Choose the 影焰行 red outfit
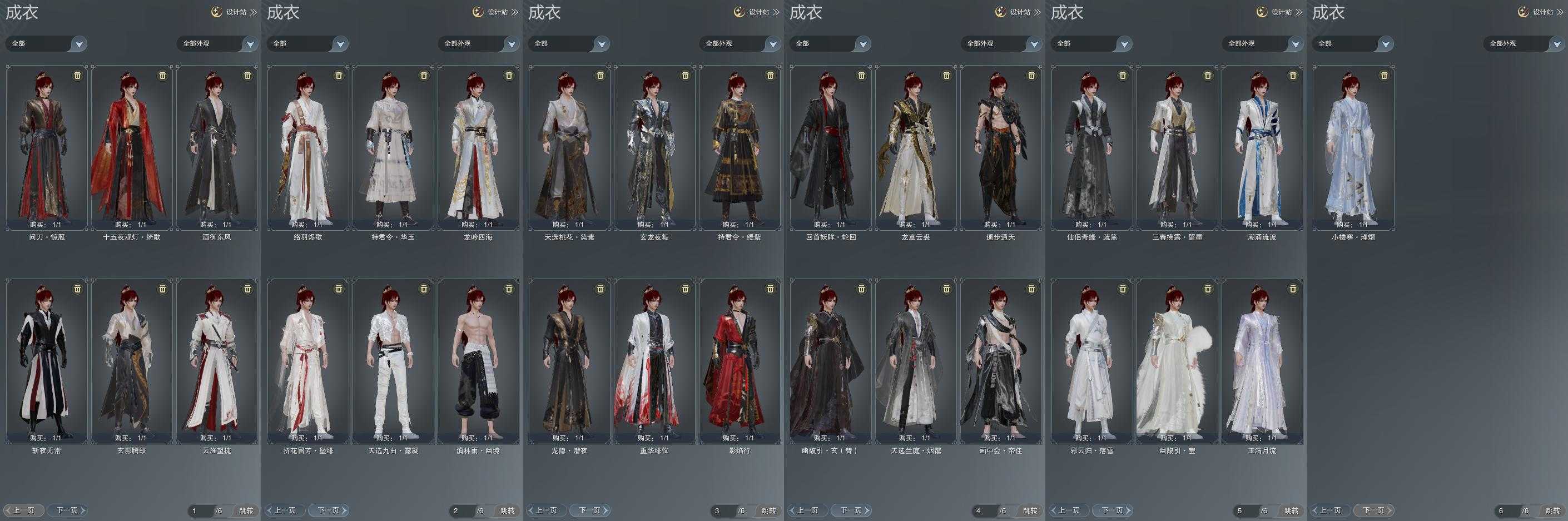The height and width of the screenshot is (521, 1568). pos(739,360)
